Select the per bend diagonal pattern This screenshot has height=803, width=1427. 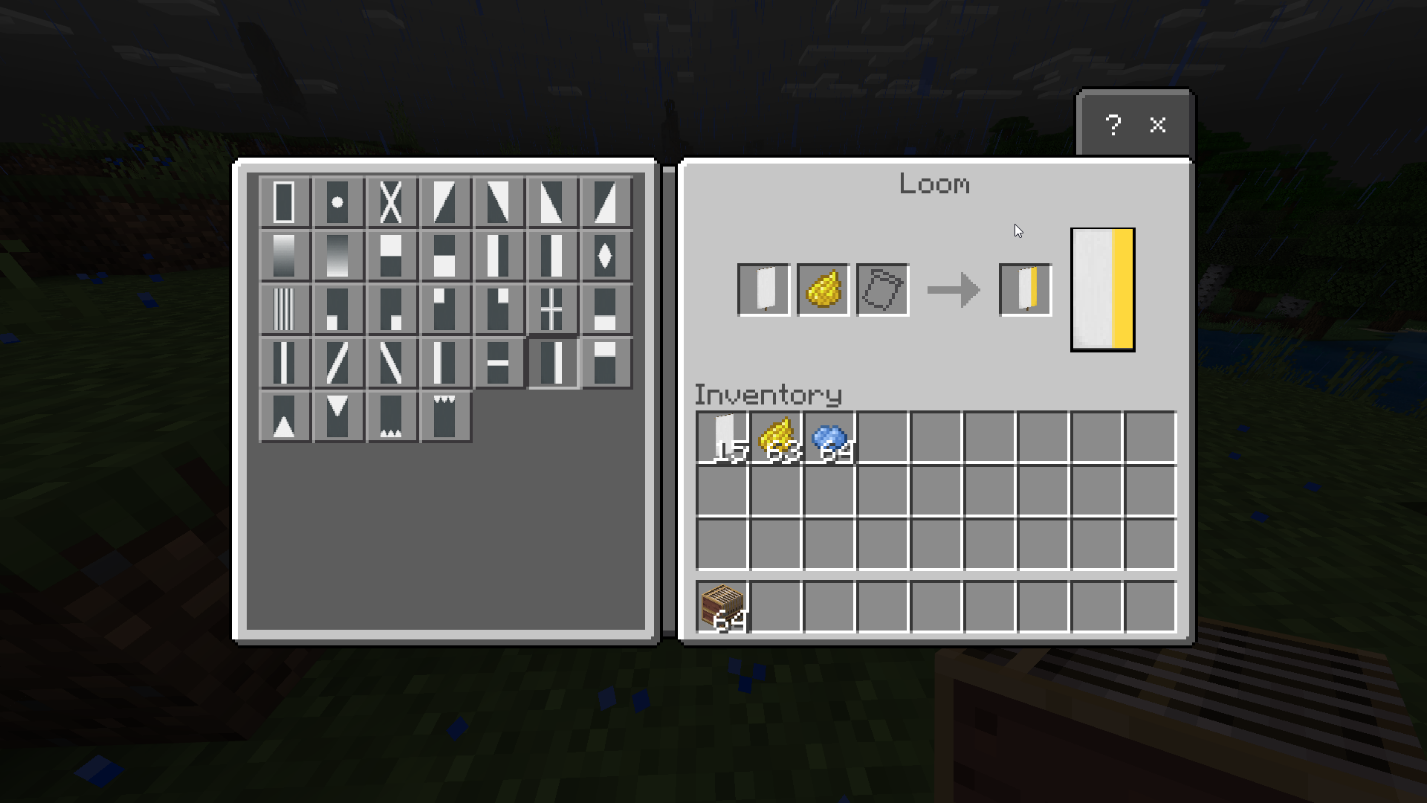(x=445, y=201)
